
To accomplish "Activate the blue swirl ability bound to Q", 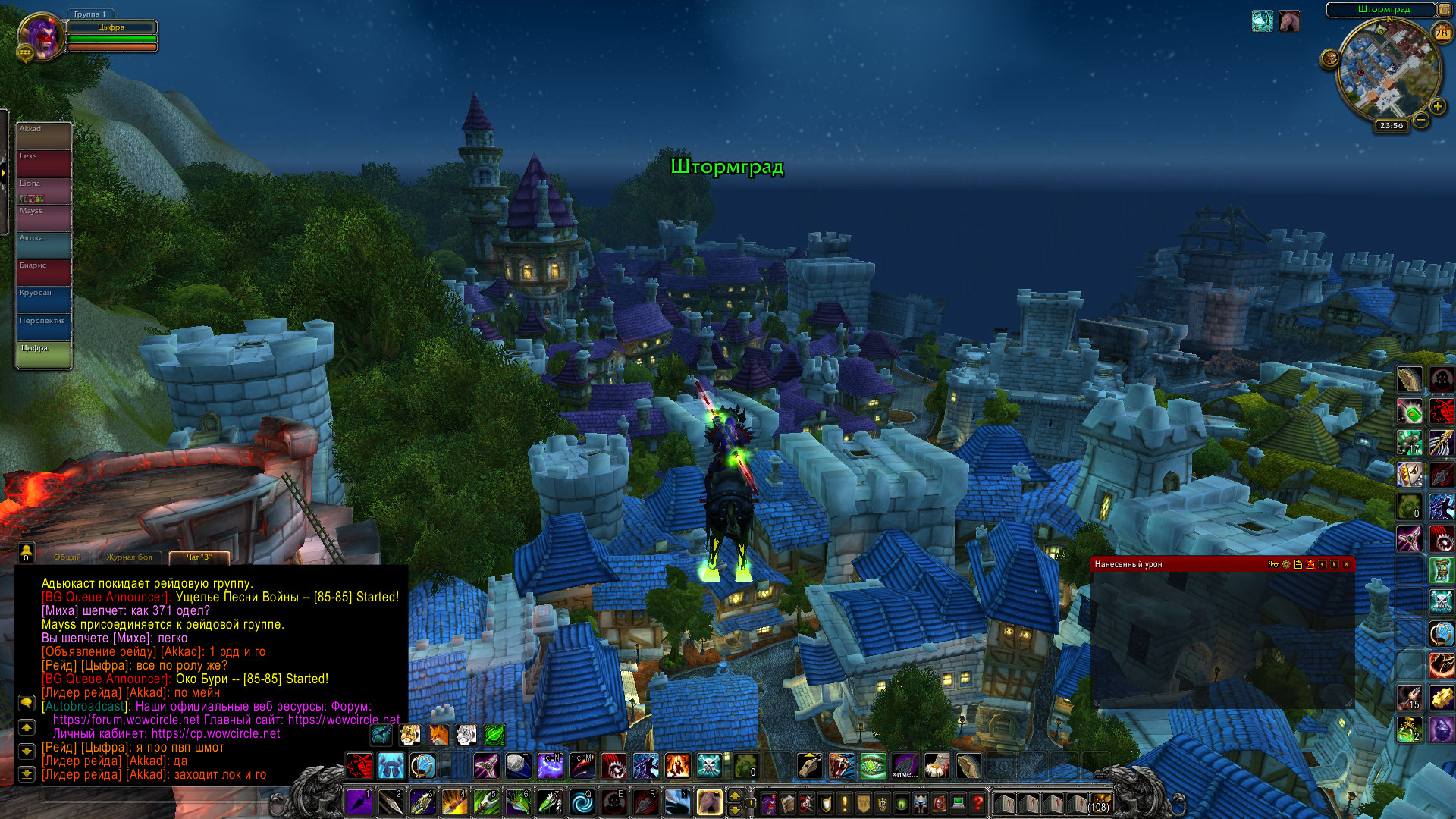I will click(x=582, y=802).
